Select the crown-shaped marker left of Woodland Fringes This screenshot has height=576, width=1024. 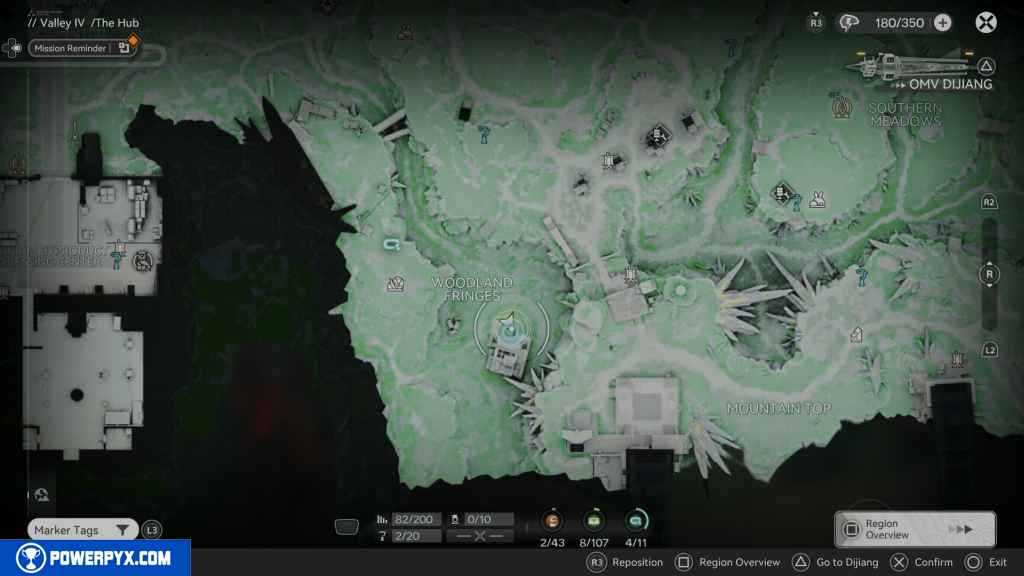coord(395,284)
